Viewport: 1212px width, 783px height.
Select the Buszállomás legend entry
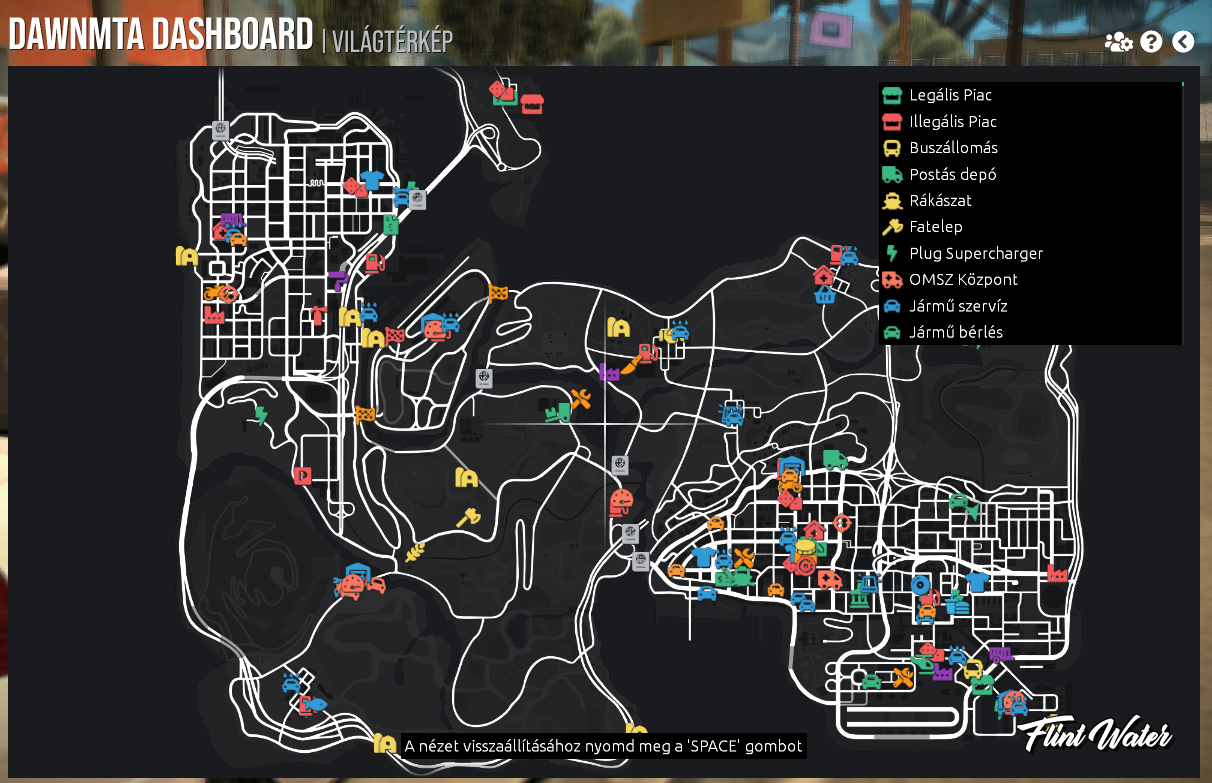click(953, 148)
